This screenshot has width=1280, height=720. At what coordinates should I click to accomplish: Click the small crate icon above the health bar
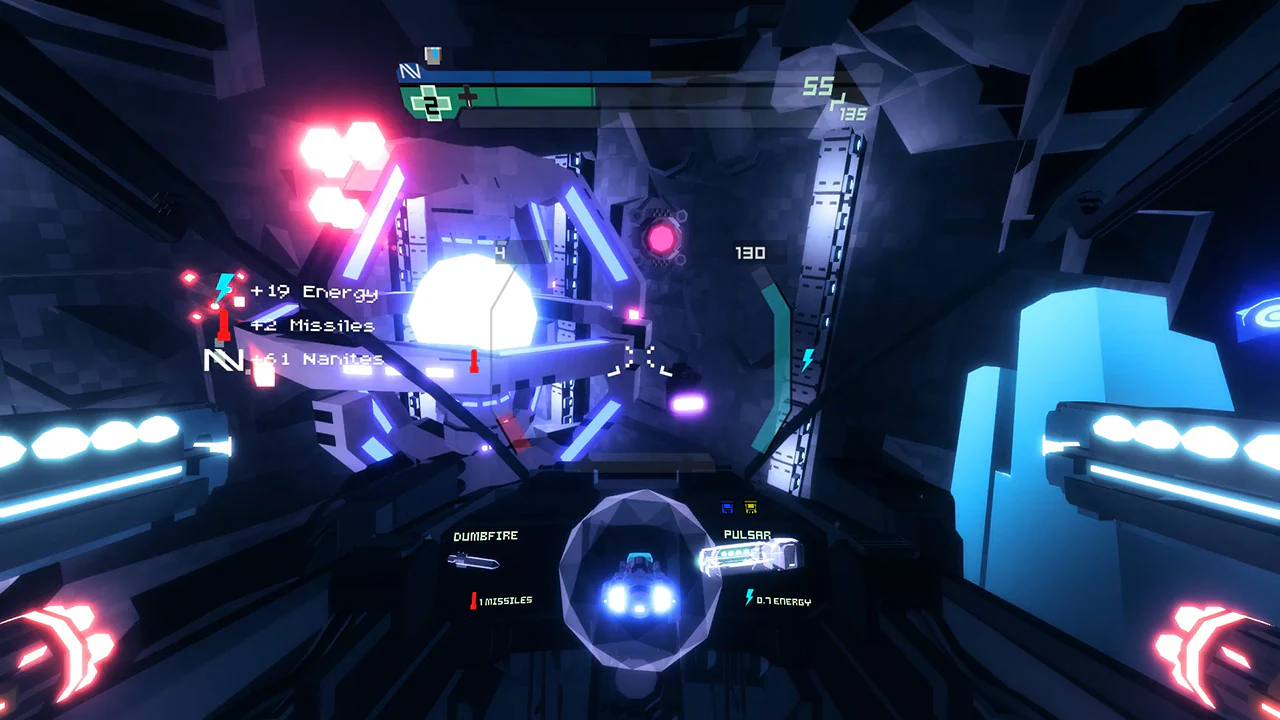click(431, 55)
